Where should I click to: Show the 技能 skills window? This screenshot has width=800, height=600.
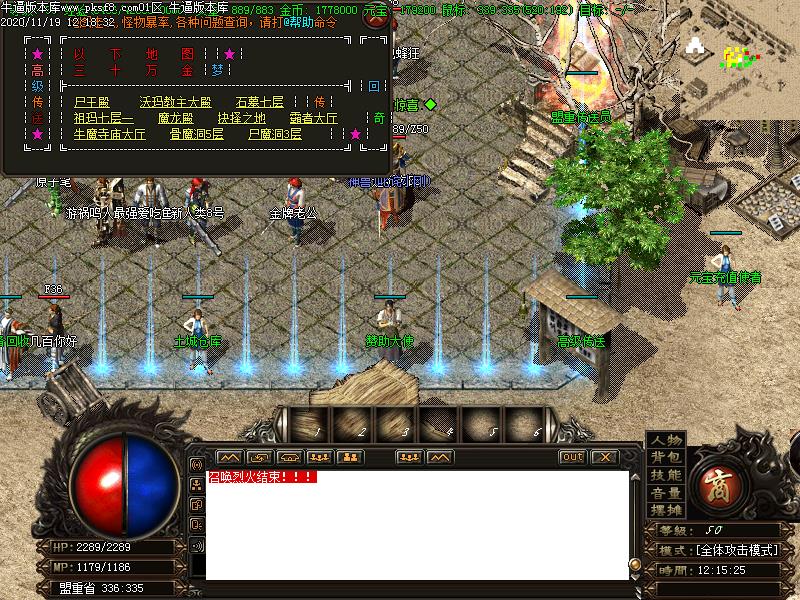[666, 475]
